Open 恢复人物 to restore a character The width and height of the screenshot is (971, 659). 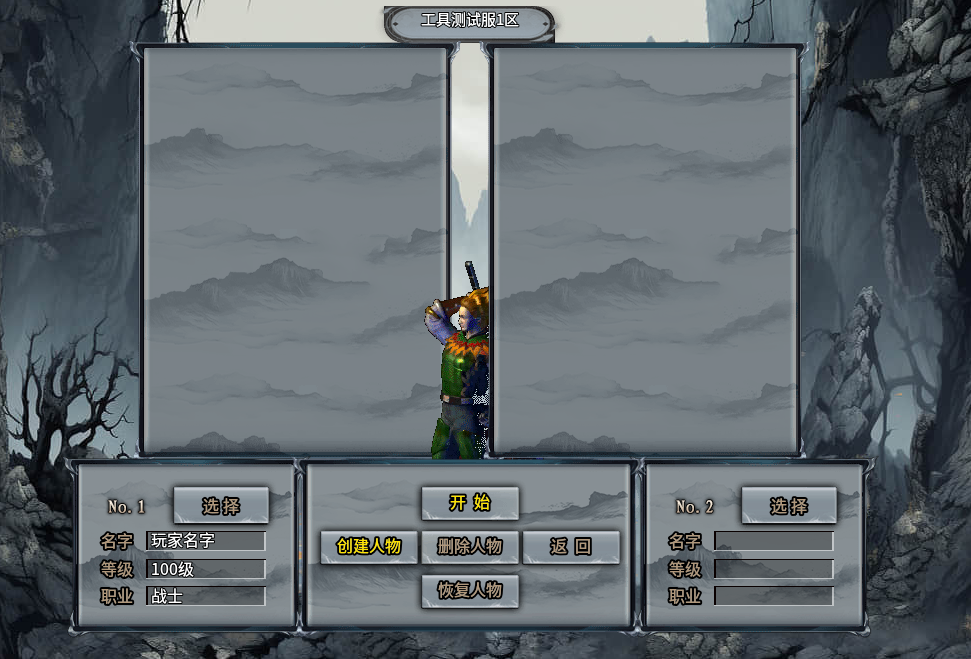coord(470,590)
